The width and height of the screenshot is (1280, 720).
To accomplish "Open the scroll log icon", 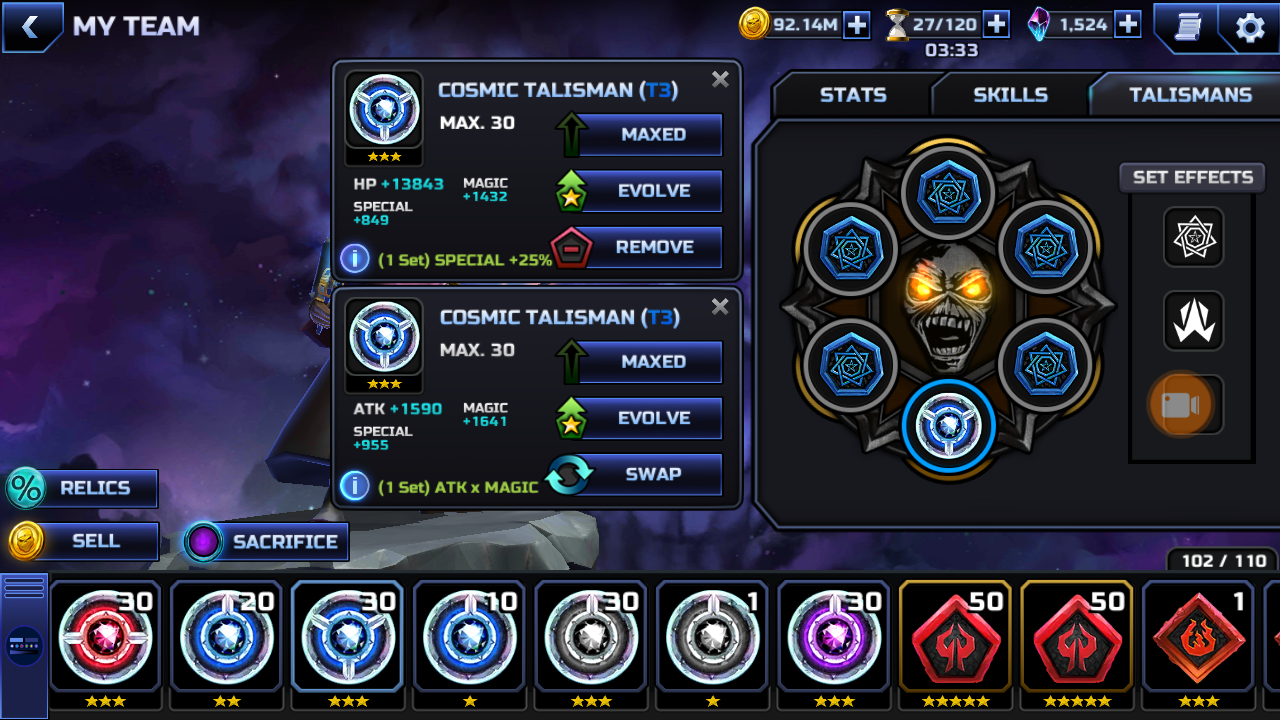I will pos(1187,27).
